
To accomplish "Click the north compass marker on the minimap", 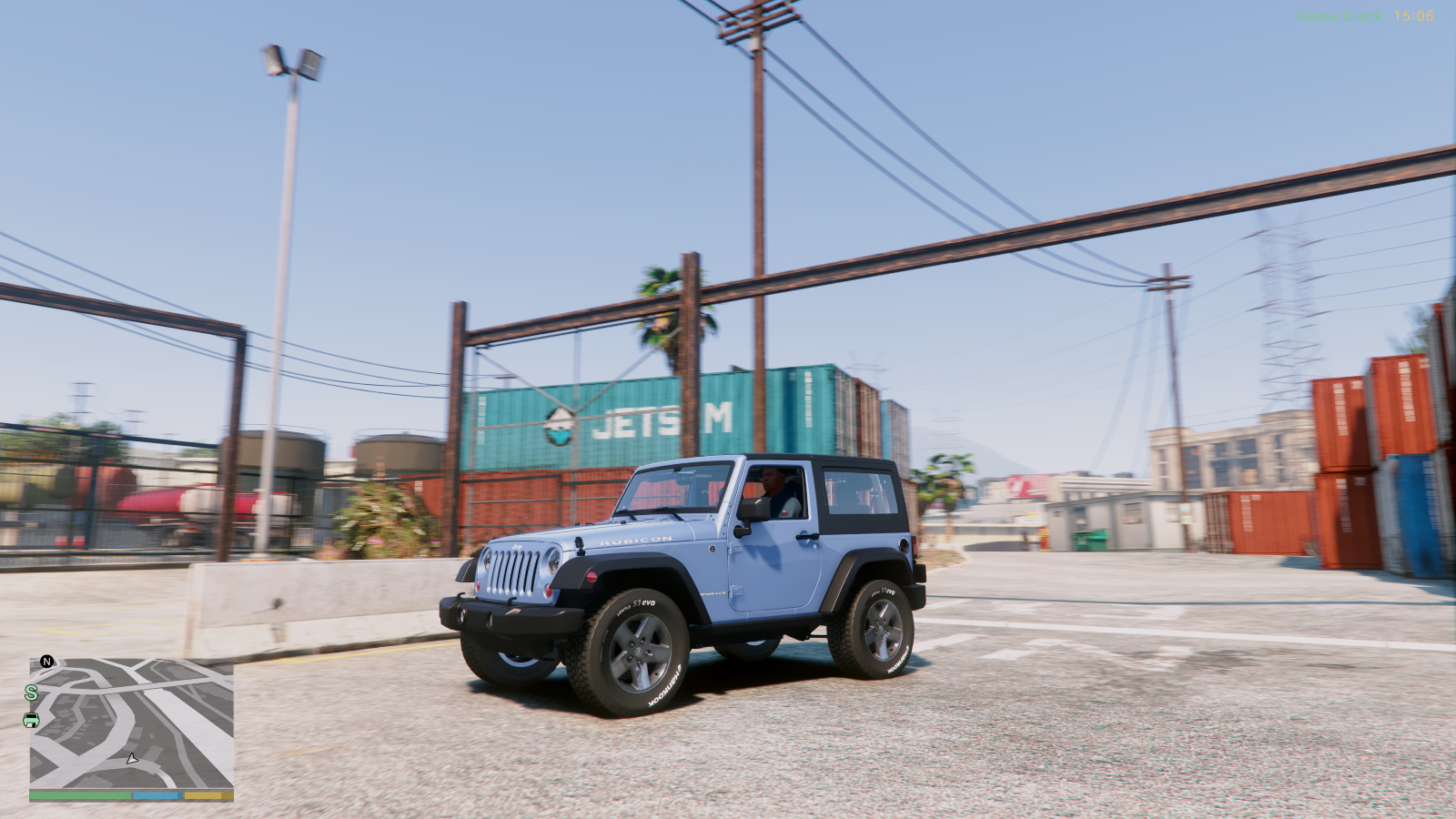I will (x=46, y=662).
